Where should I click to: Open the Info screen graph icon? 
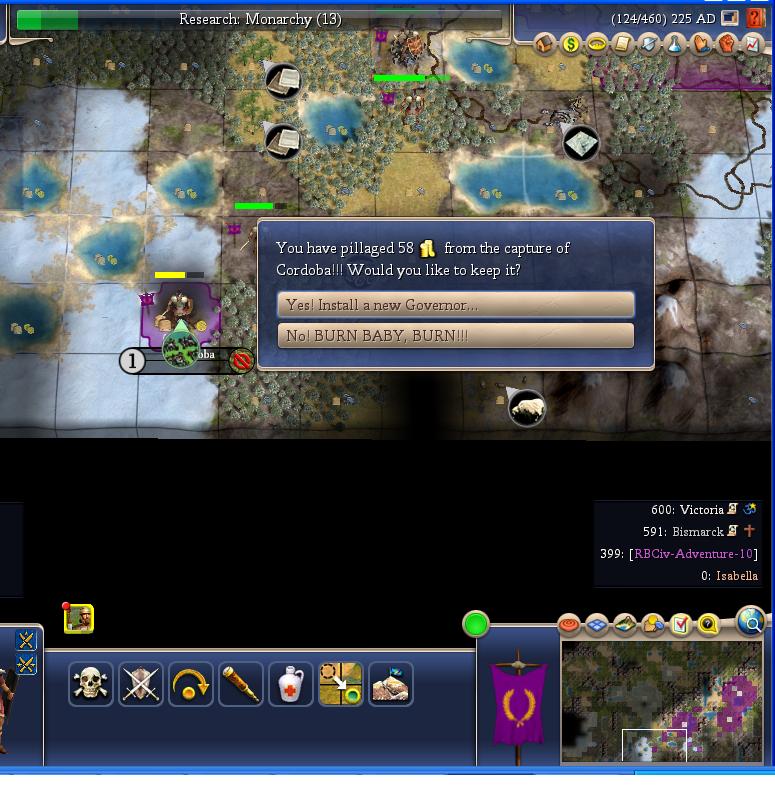click(753, 44)
